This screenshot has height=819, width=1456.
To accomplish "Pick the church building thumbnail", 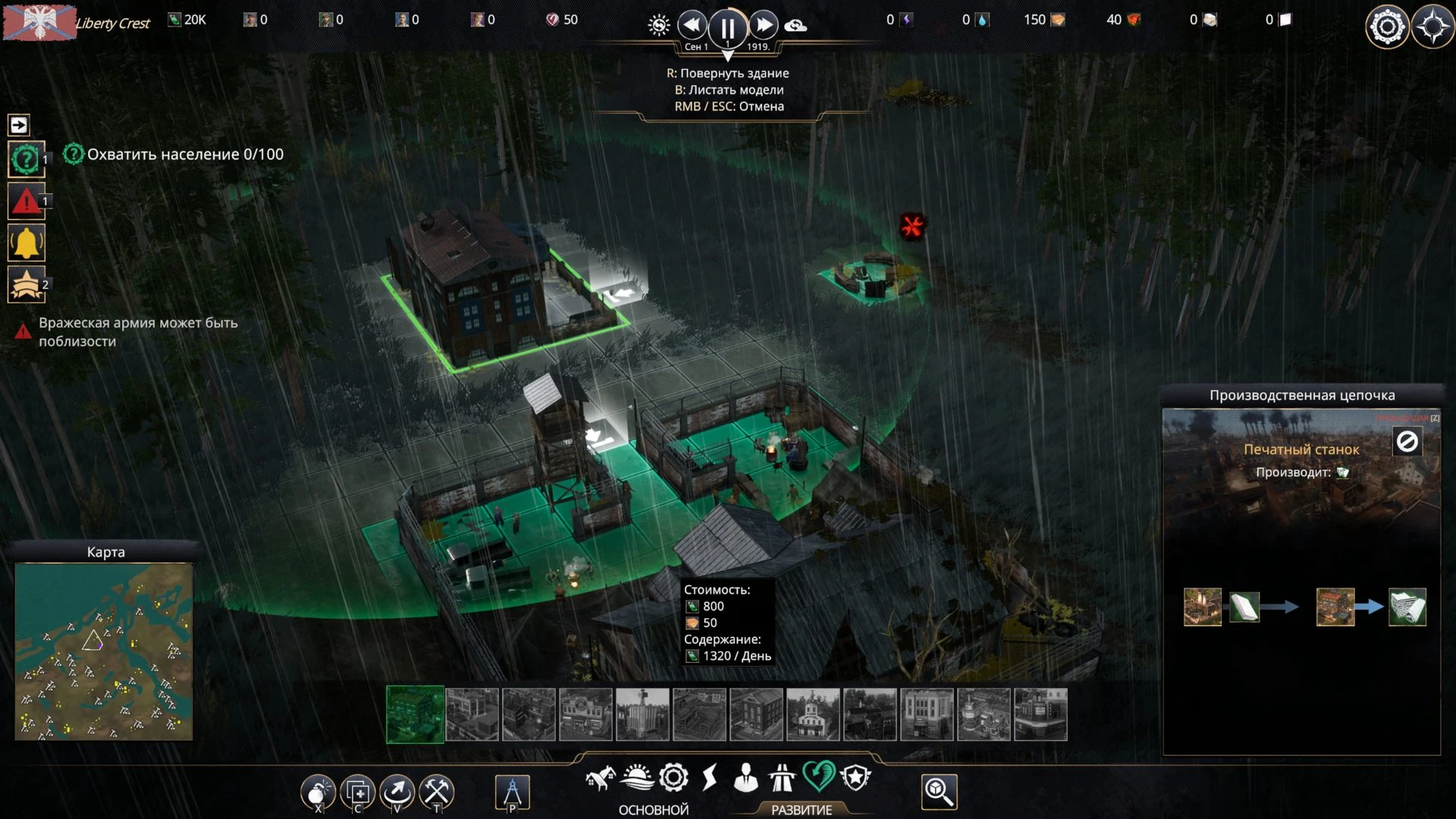I will point(813,714).
